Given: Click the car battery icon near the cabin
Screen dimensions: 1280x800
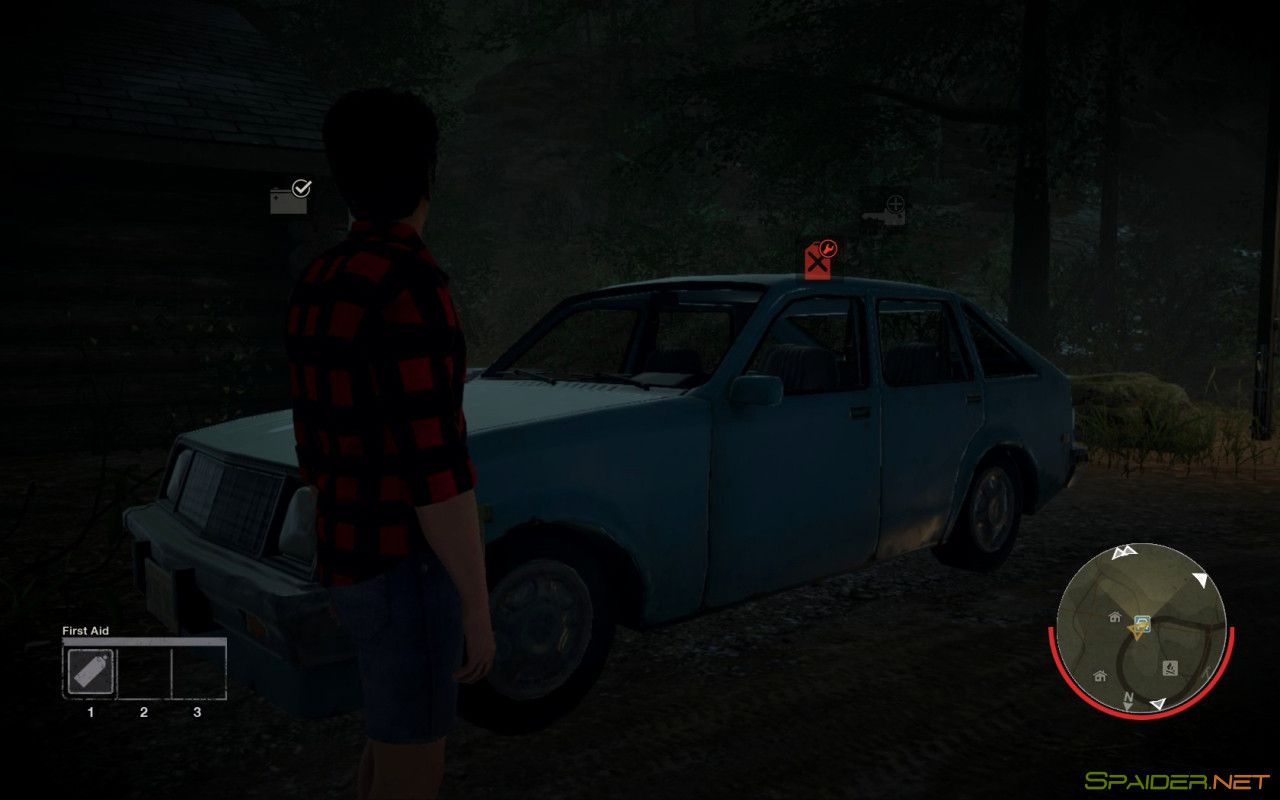Looking at the screenshot, I should [x=287, y=201].
